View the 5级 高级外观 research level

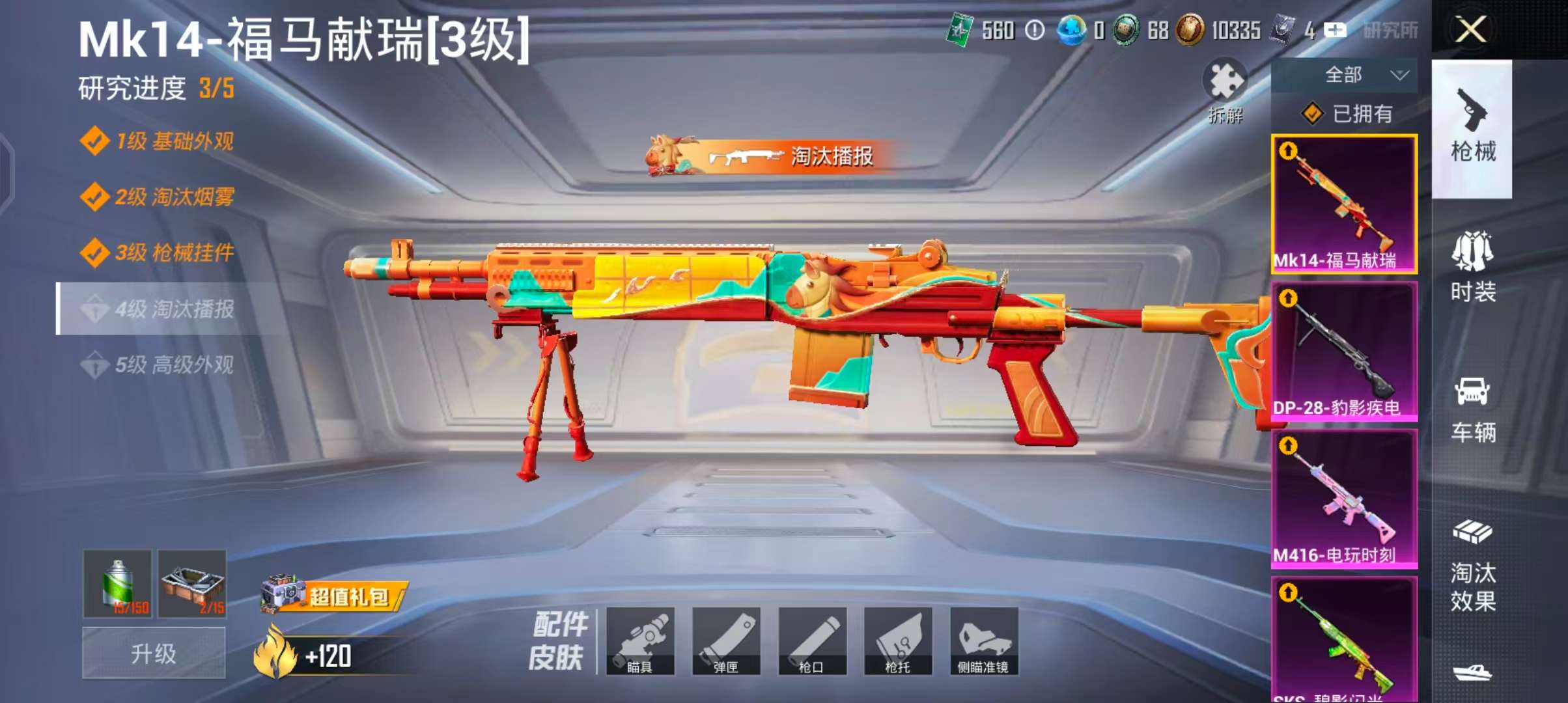point(174,365)
